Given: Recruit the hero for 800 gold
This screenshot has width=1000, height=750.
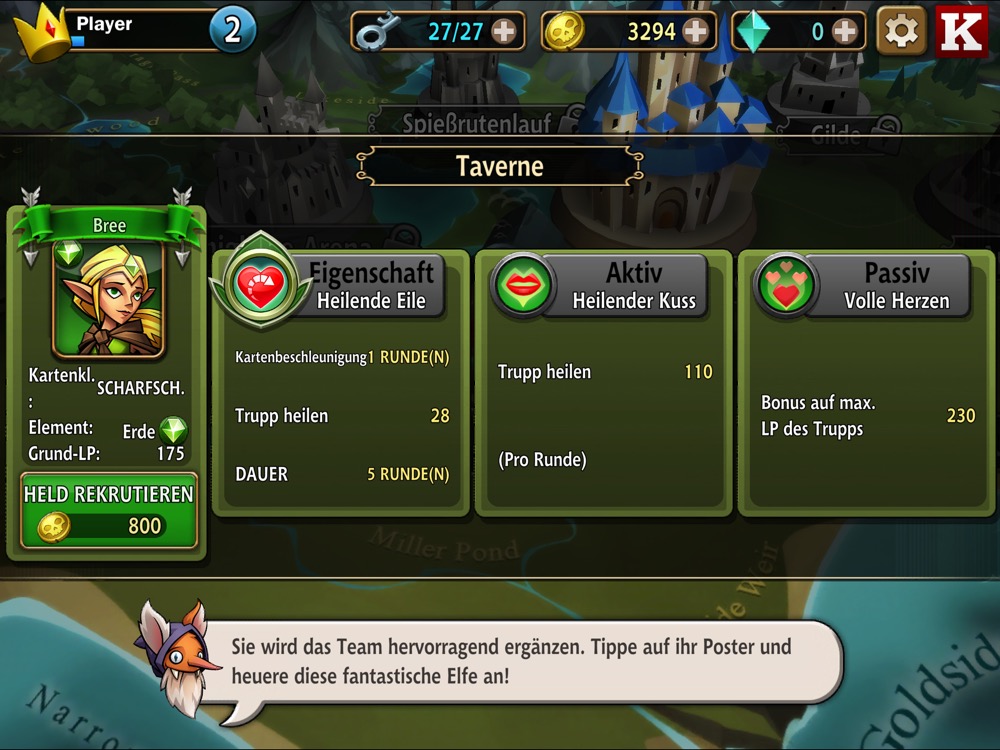Looking at the screenshot, I should [x=109, y=511].
